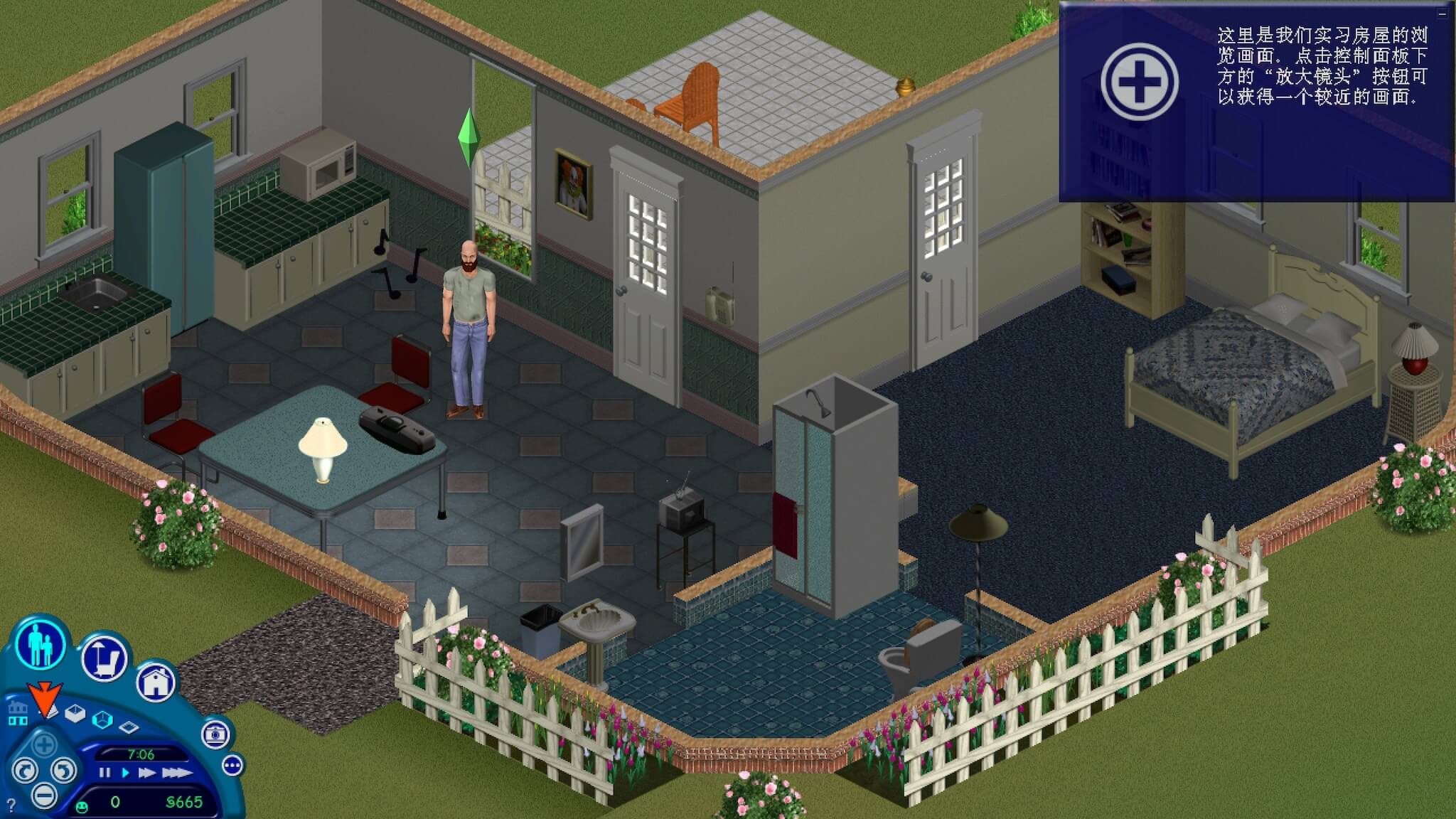Open the options menu with the ellipsis icon
The height and width of the screenshot is (819, 1456).
(233, 766)
